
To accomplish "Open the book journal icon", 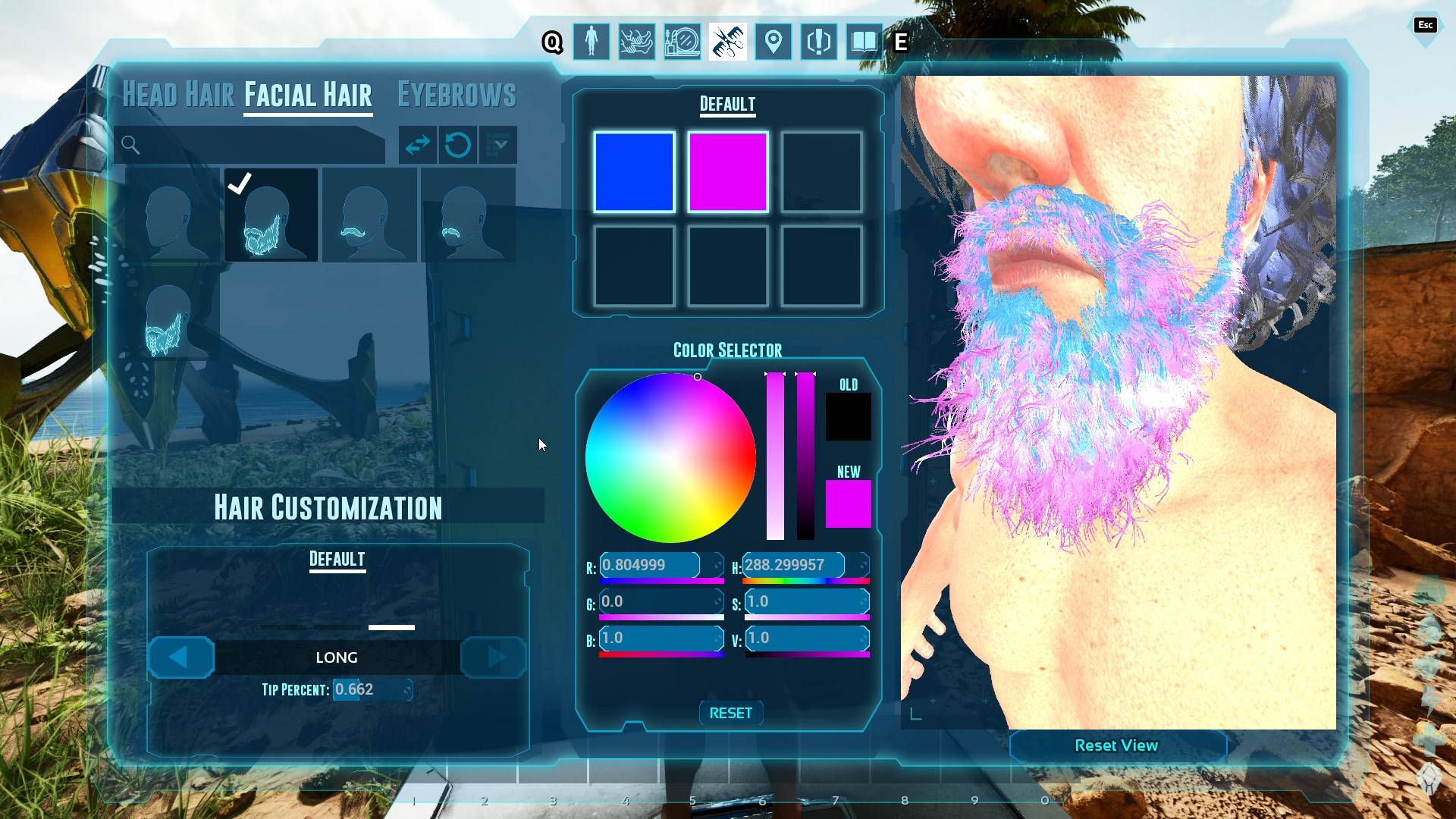I will pos(864,42).
